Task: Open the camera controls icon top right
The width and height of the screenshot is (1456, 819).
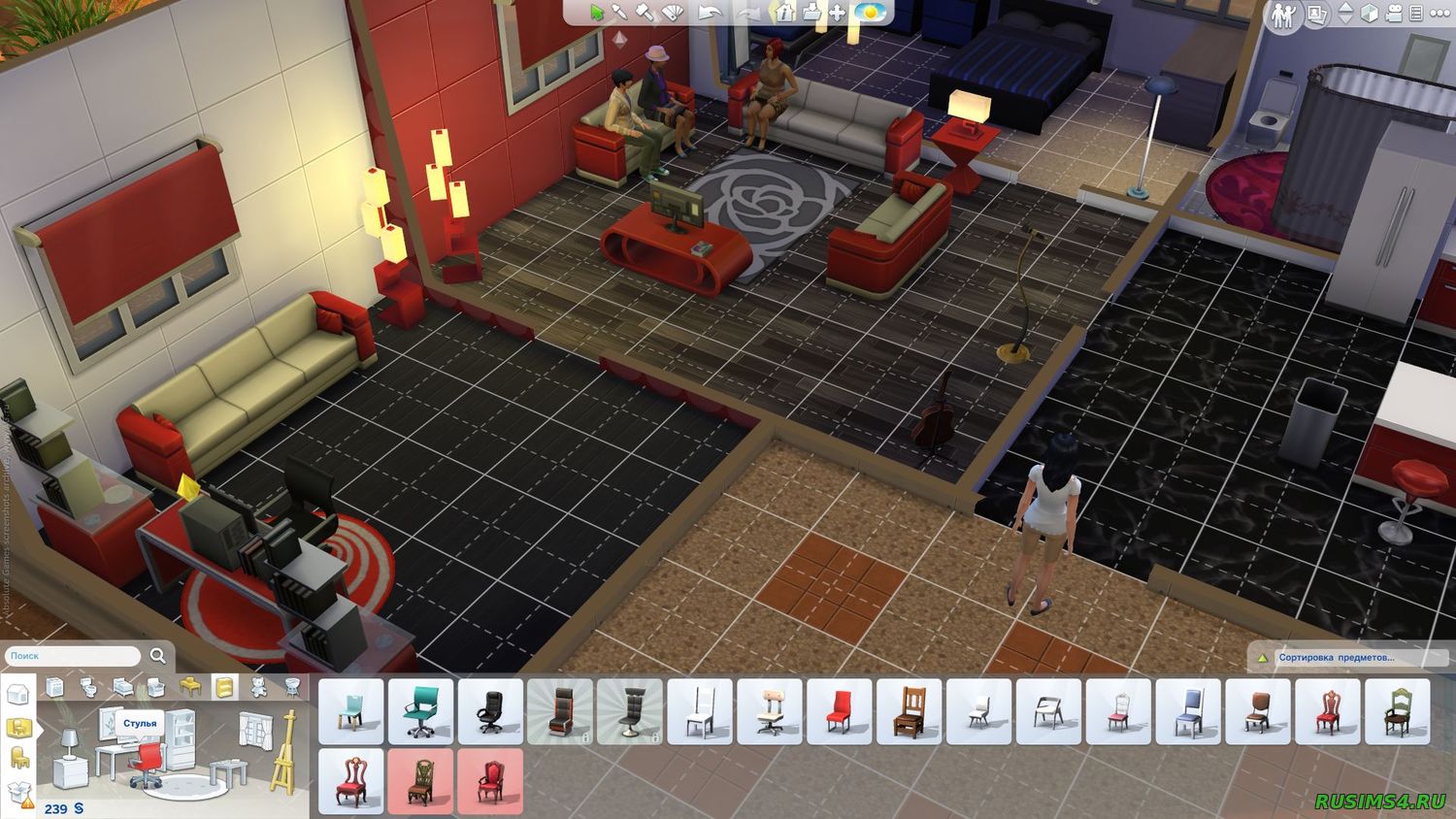Action: [1393, 13]
